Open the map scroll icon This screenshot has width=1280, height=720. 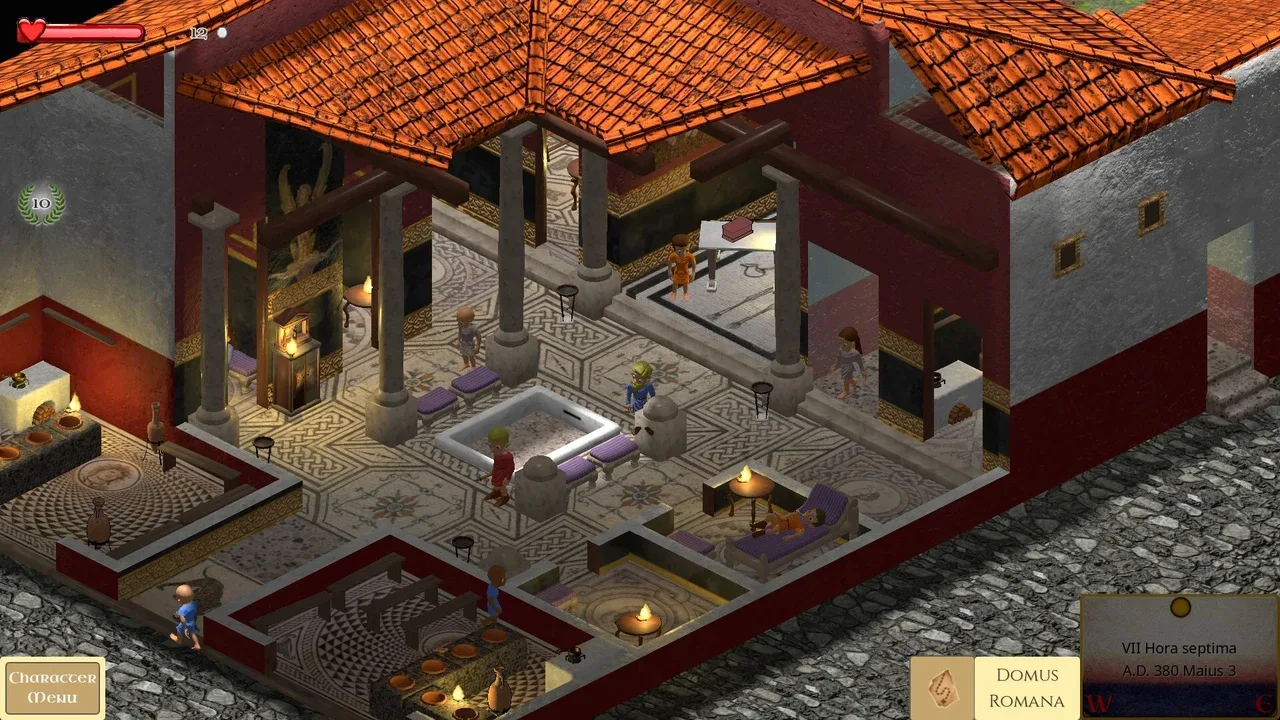pyautogui.click(x=941, y=687)
